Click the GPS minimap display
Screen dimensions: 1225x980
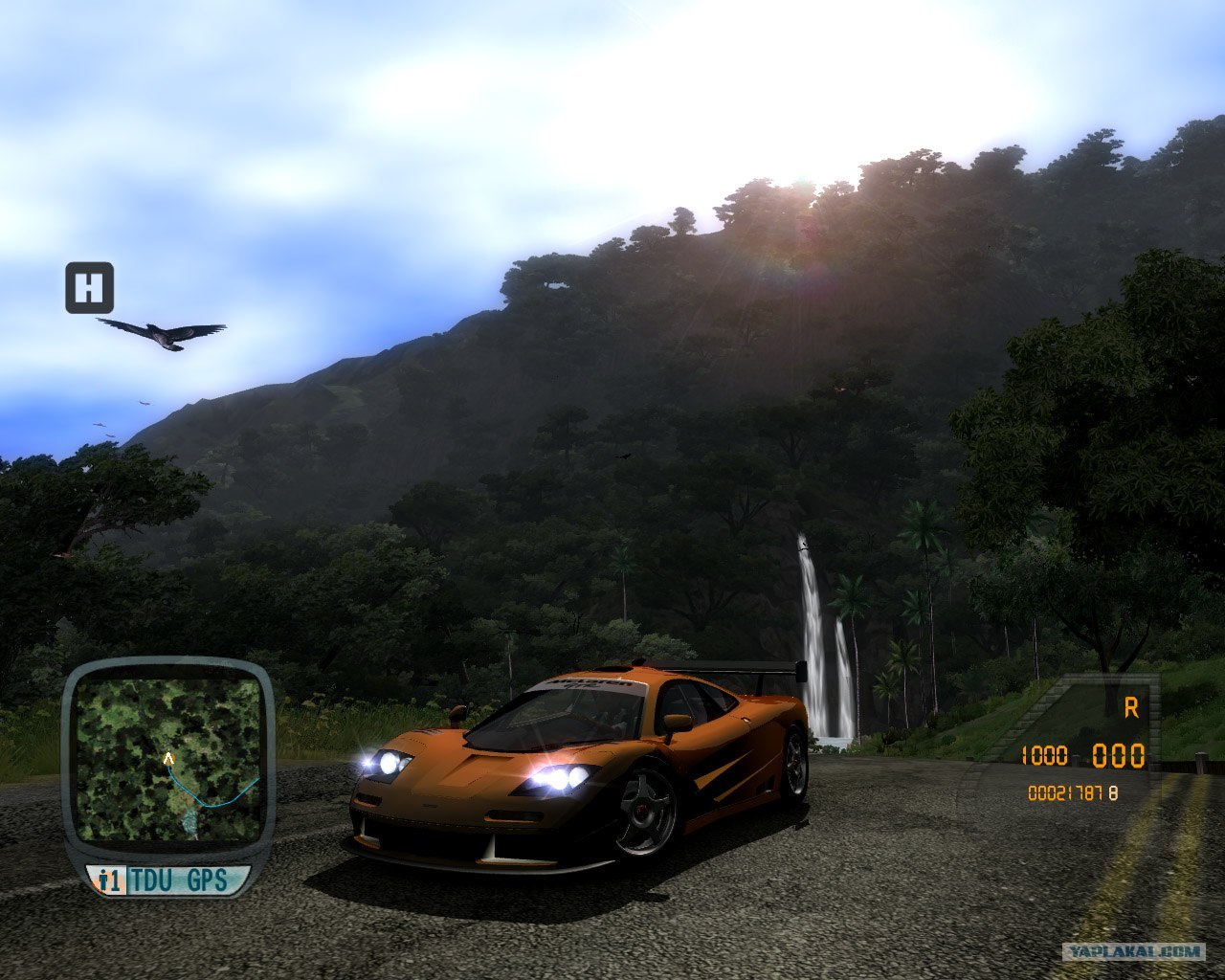(x=168, y=758)
